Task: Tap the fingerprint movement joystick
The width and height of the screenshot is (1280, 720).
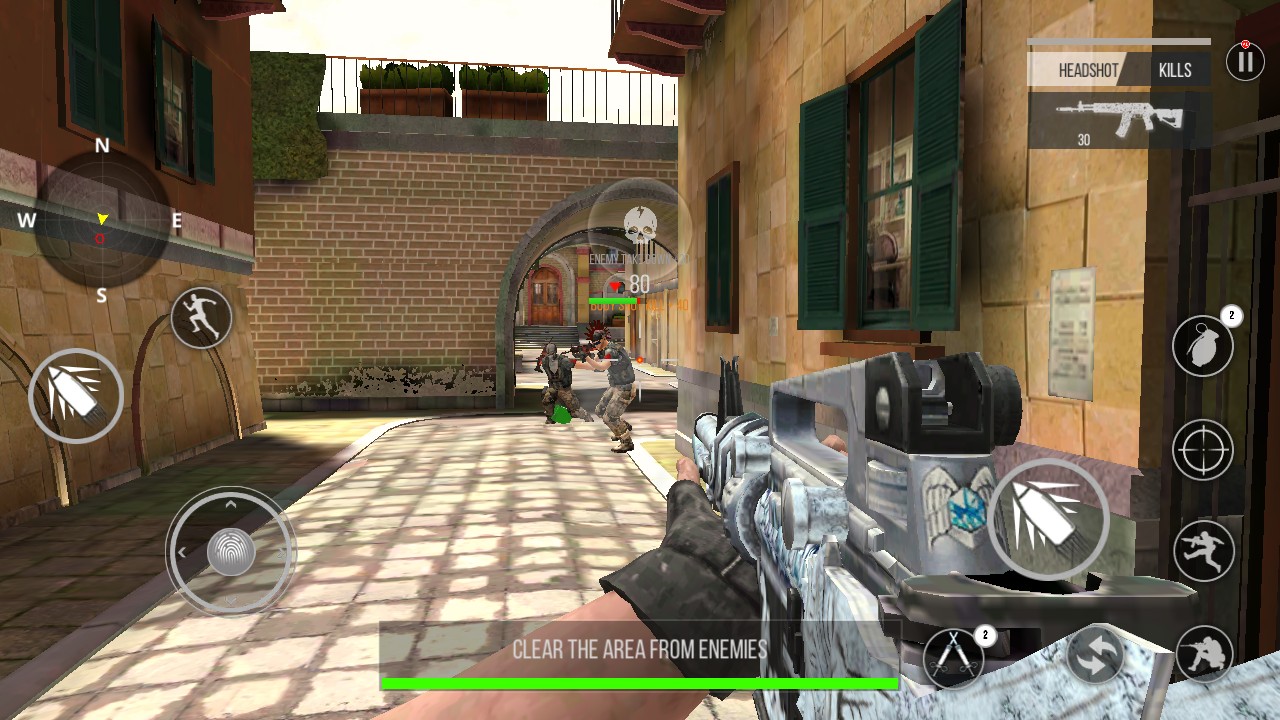Action: [x=230, y=552]
